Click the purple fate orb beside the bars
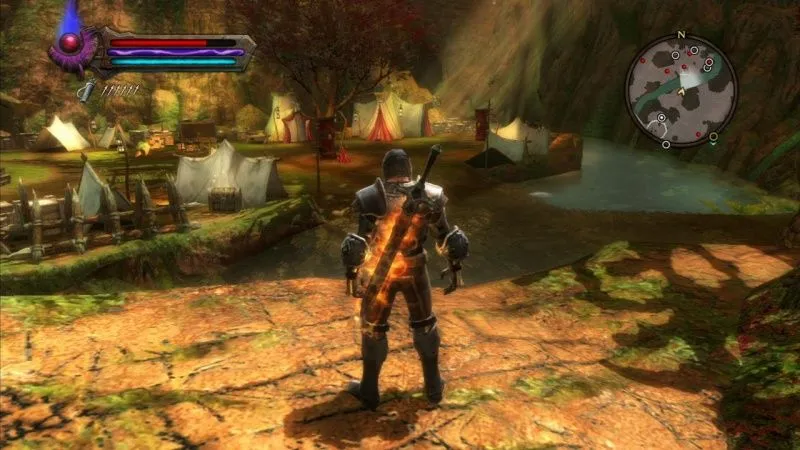 [x=70, y=43]
